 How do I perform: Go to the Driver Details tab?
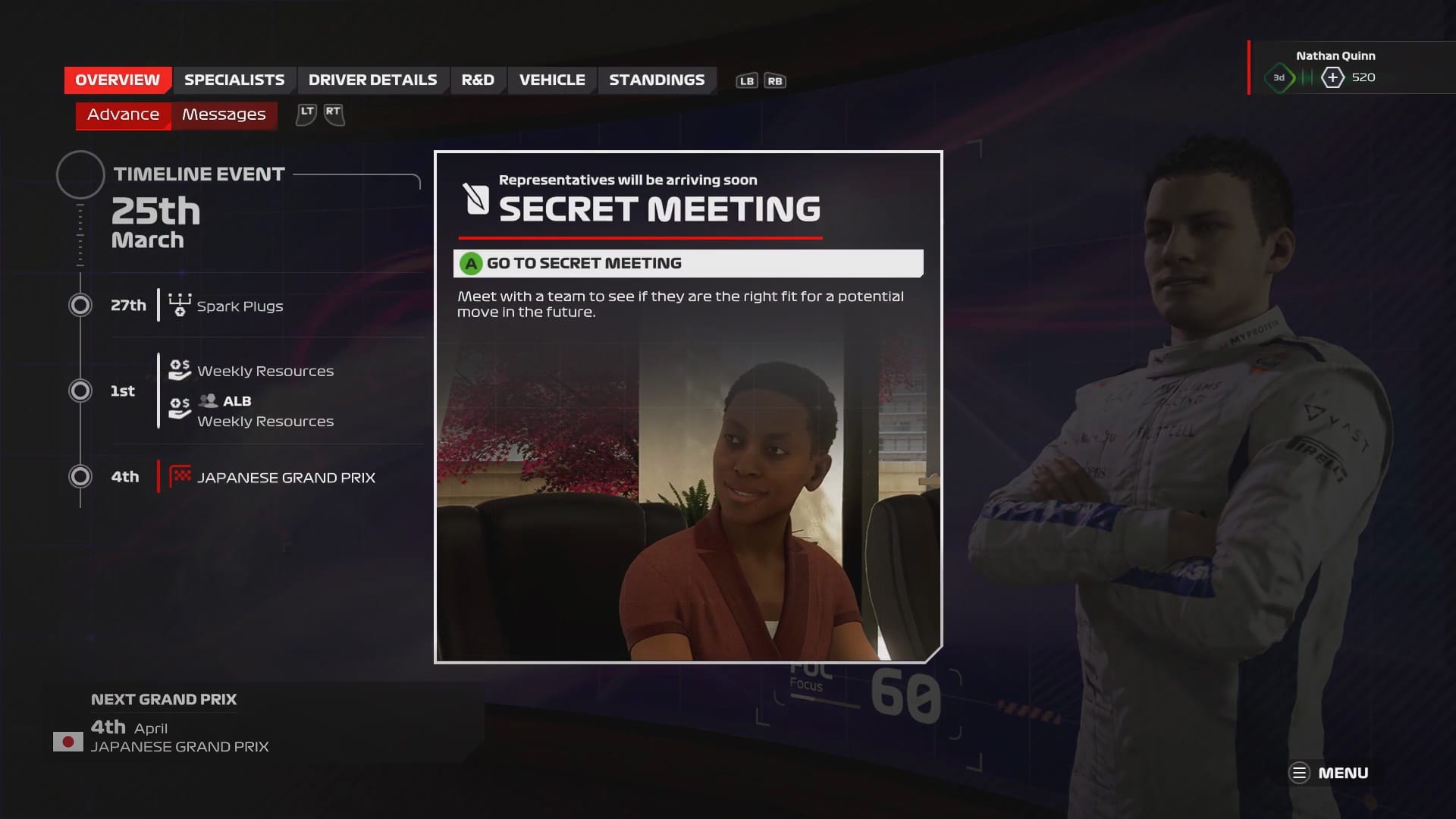pyautogui.click(x=372, y=80)
